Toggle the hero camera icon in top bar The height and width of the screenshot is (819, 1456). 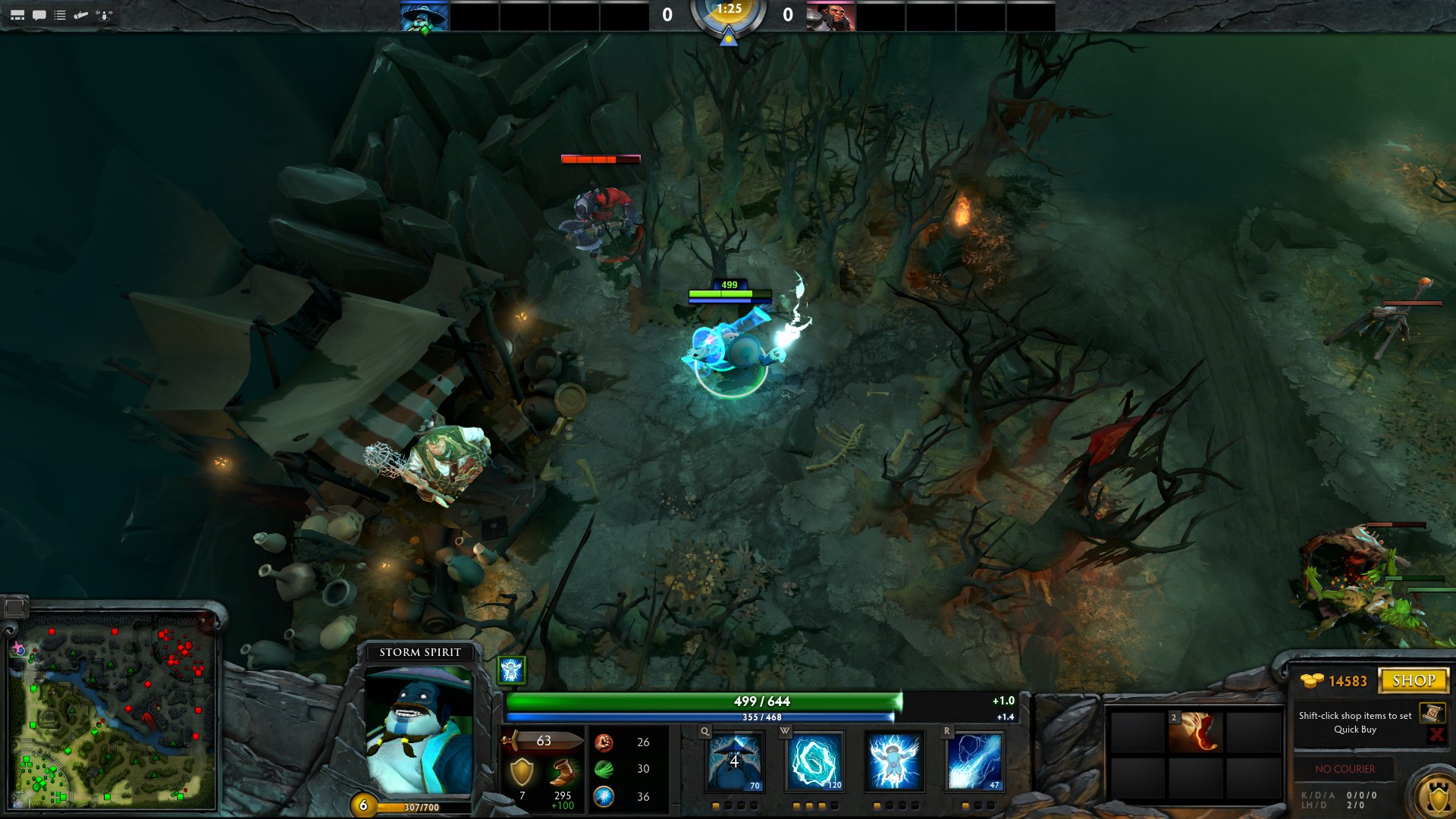pyautogui.click(x=105, y=15)
